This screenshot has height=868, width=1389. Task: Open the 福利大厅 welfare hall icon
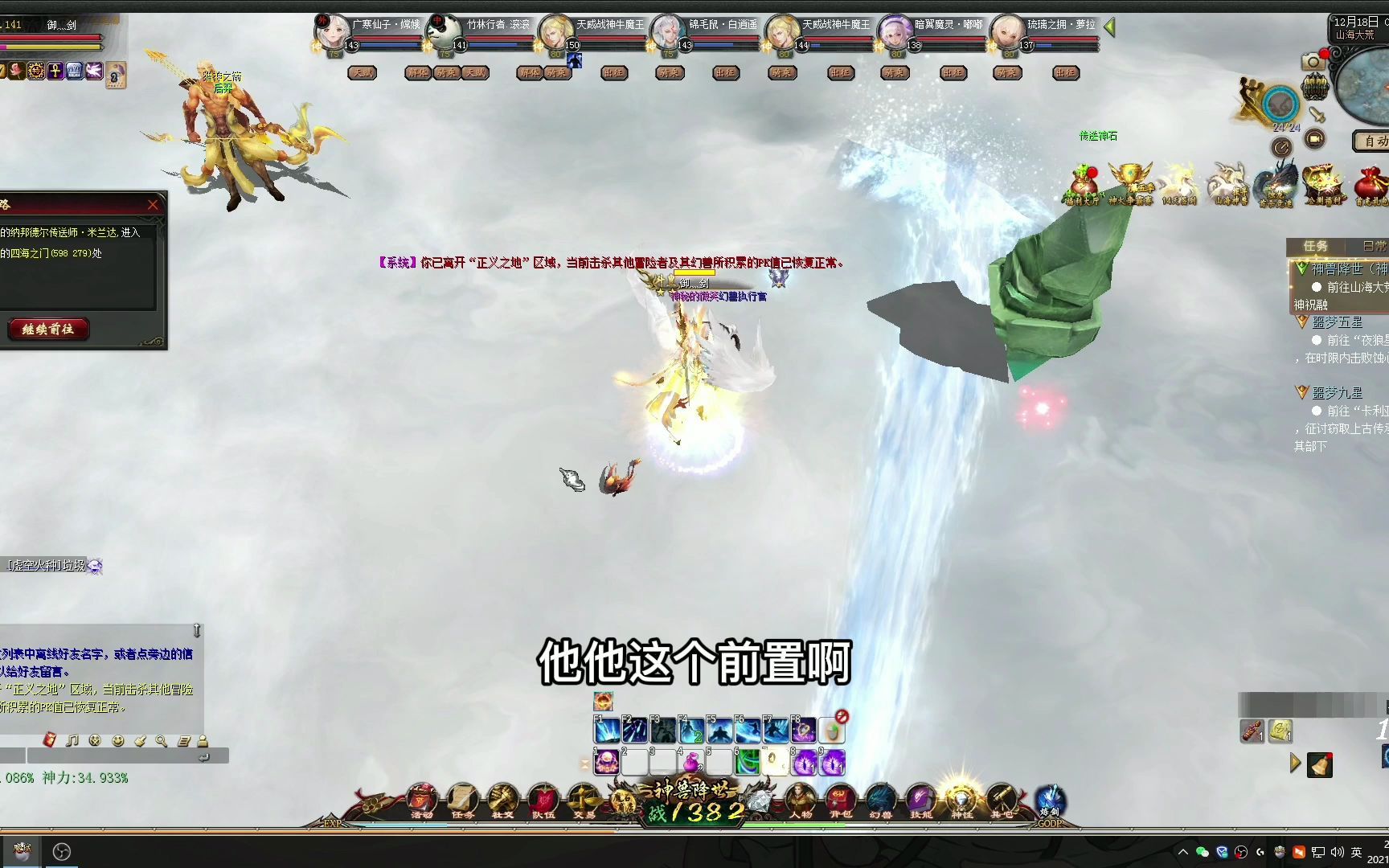point(1083,181)
